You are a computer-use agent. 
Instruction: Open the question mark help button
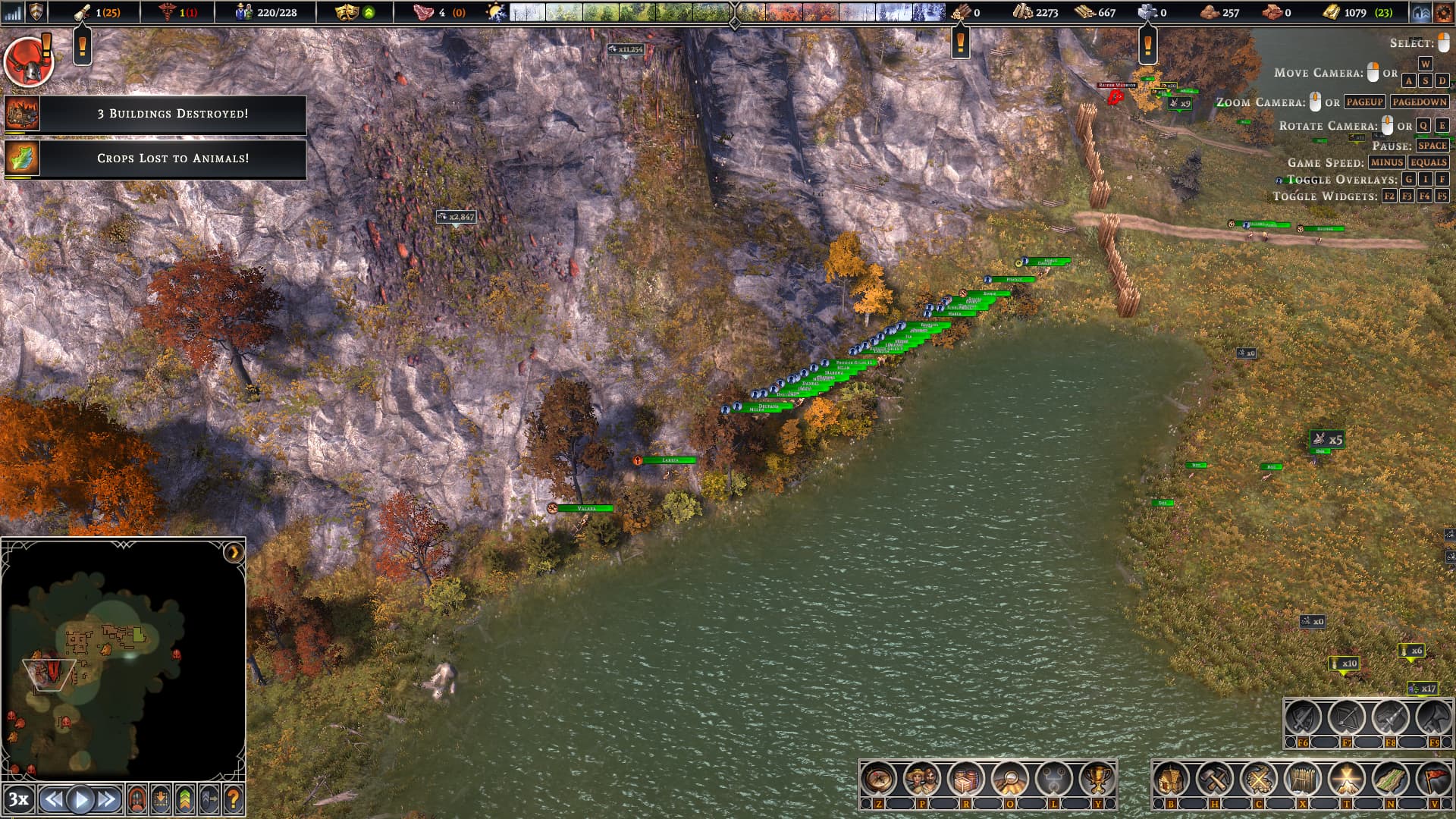234,799
